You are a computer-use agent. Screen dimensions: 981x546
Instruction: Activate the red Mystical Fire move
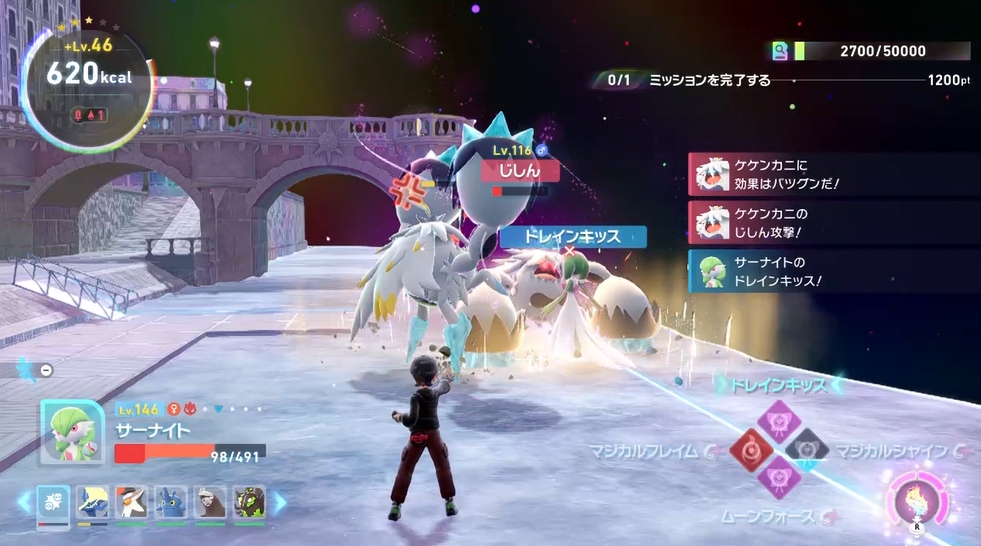click(746, 449)
